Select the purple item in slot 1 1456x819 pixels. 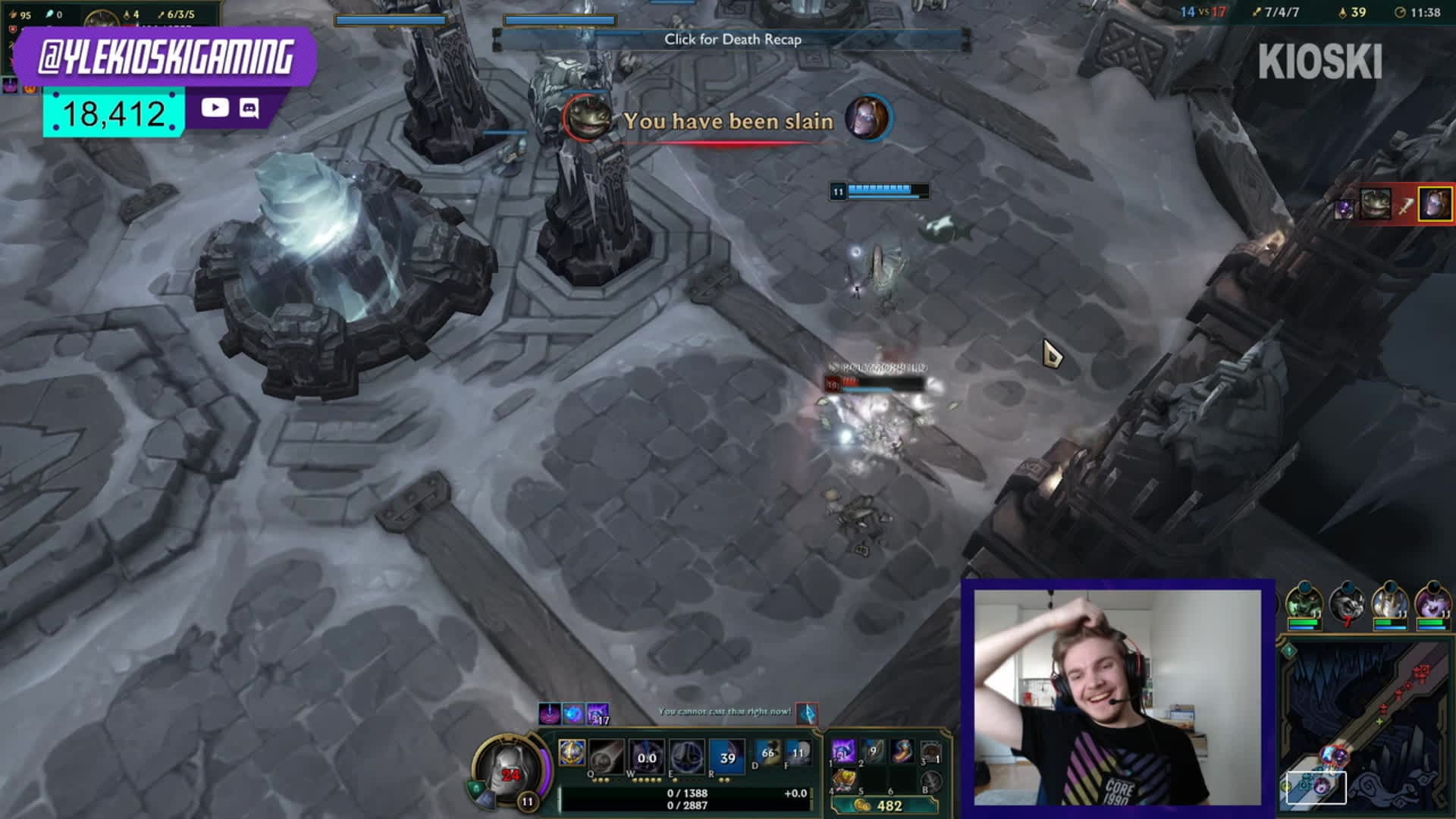pos(843,752)
